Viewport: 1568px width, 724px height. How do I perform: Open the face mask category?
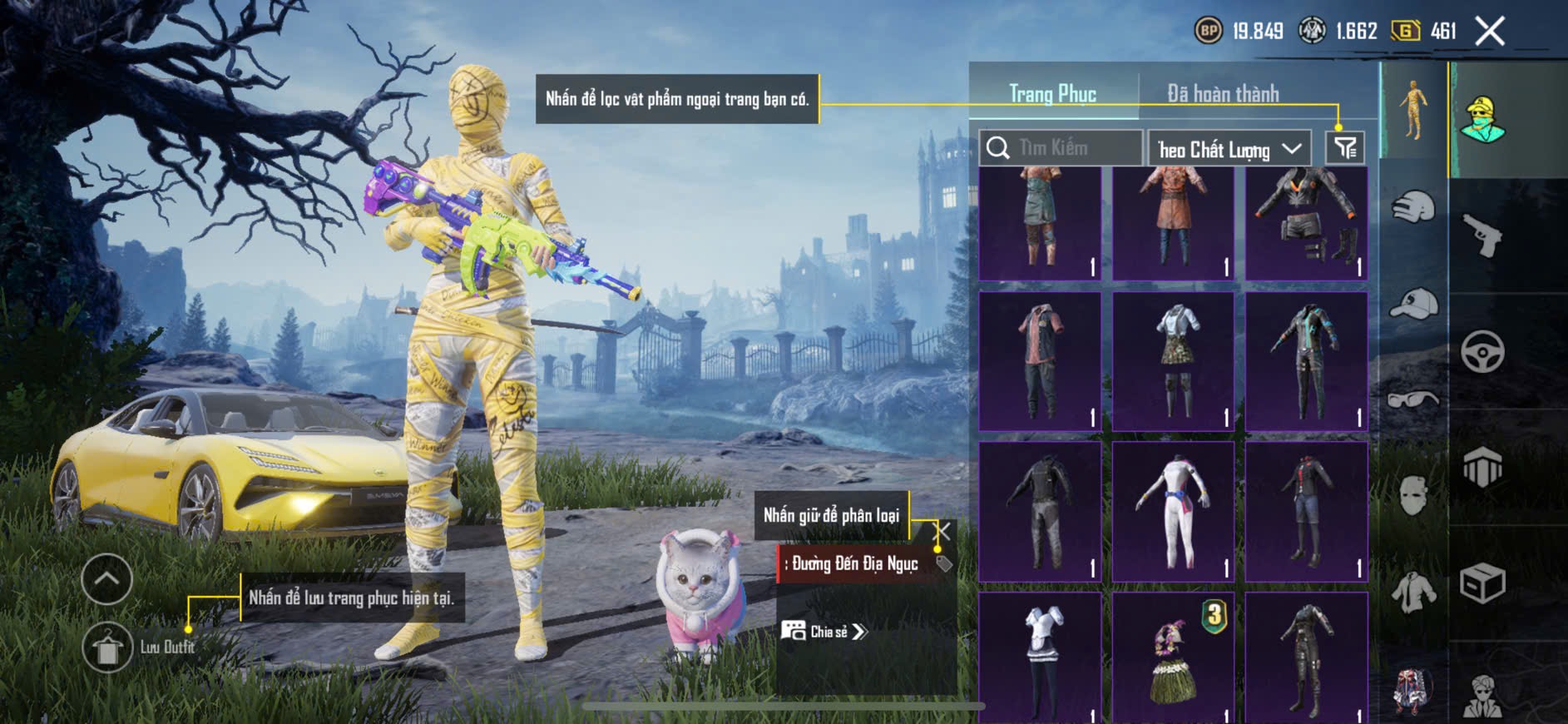pos(1412,496)
